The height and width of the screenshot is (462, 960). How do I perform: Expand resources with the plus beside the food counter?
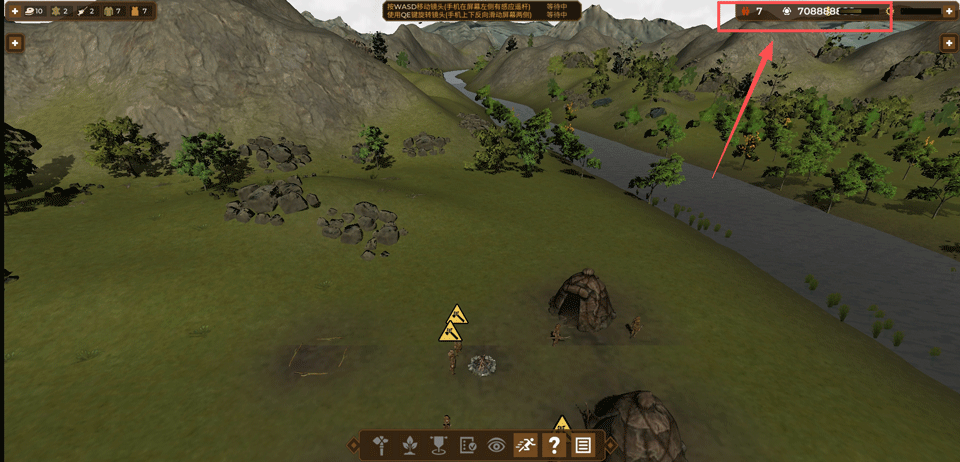click(x=15, y=11)
